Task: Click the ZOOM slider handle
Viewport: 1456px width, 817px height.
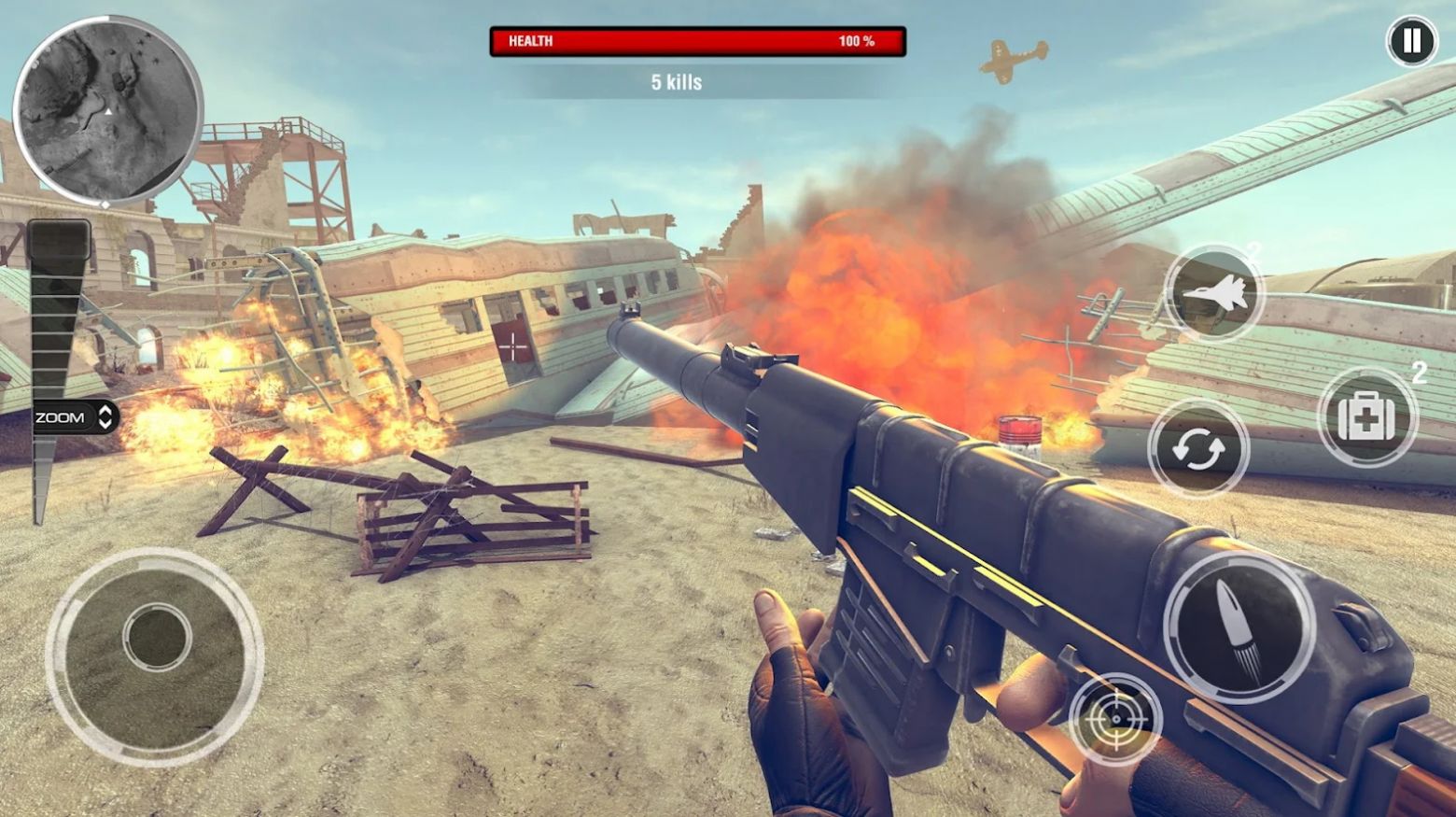Action: click(75, 417)
